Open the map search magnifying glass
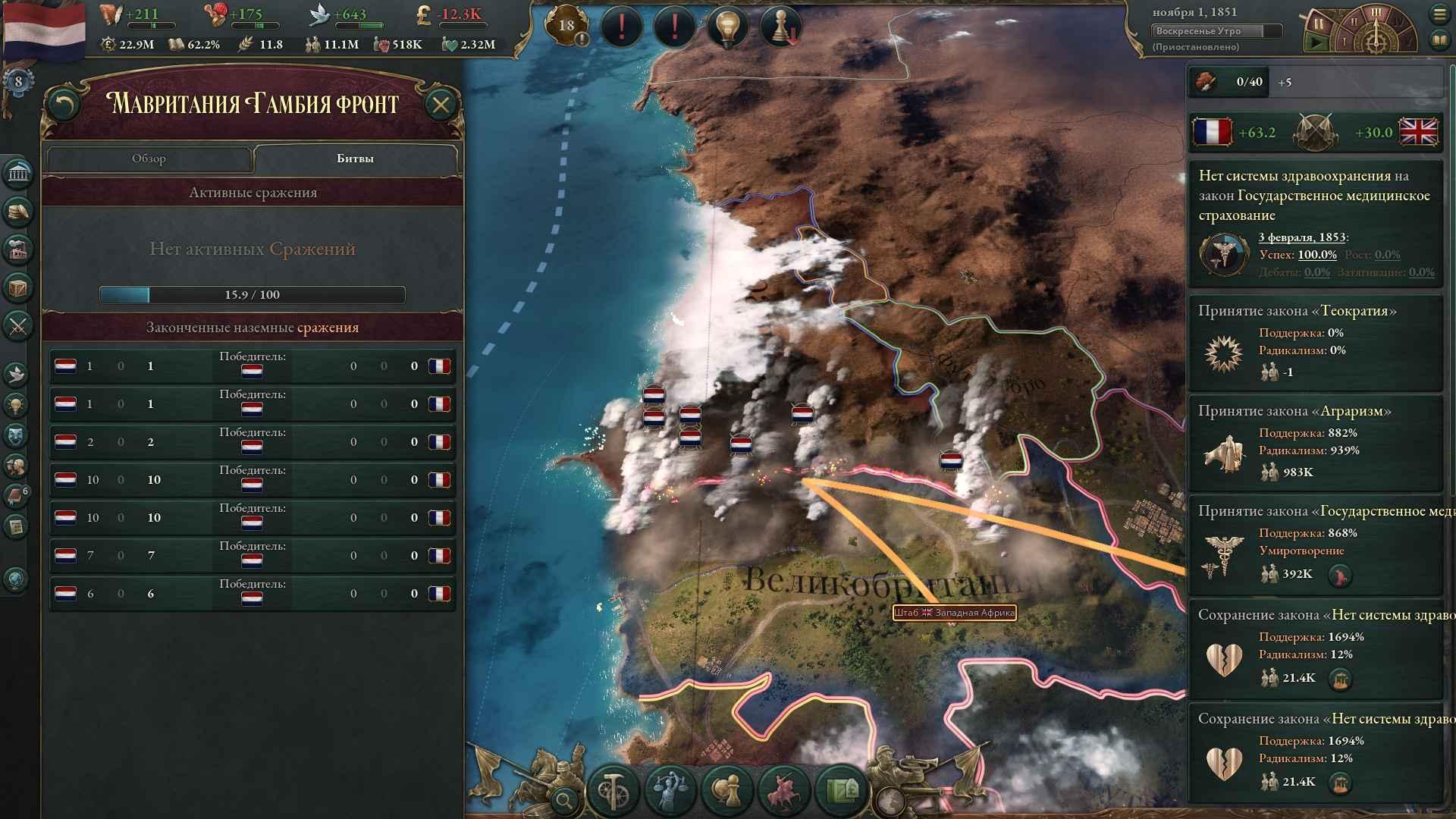This screenshot has width=1456, height=819. (x=564, y=799)
